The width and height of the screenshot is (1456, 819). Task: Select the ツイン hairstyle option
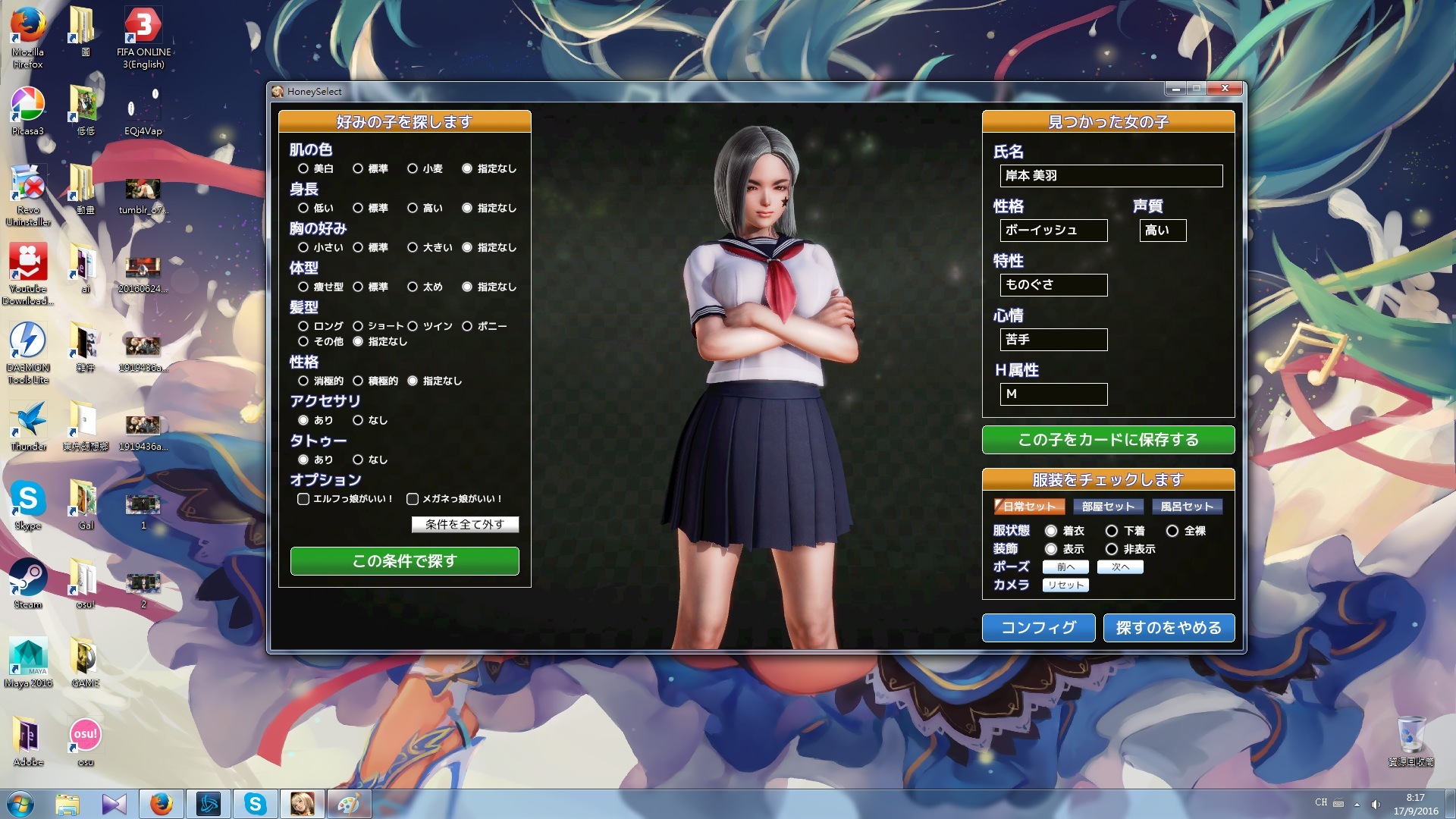[413, 326]
